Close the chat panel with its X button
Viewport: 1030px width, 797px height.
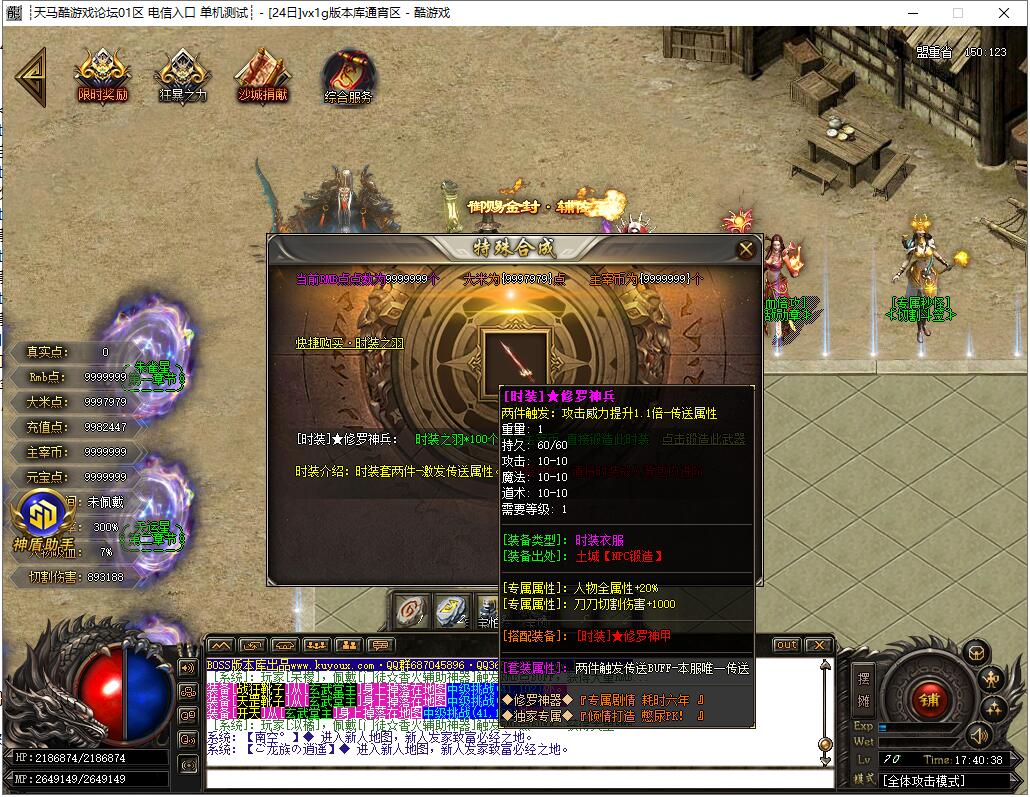coord(818,645)
